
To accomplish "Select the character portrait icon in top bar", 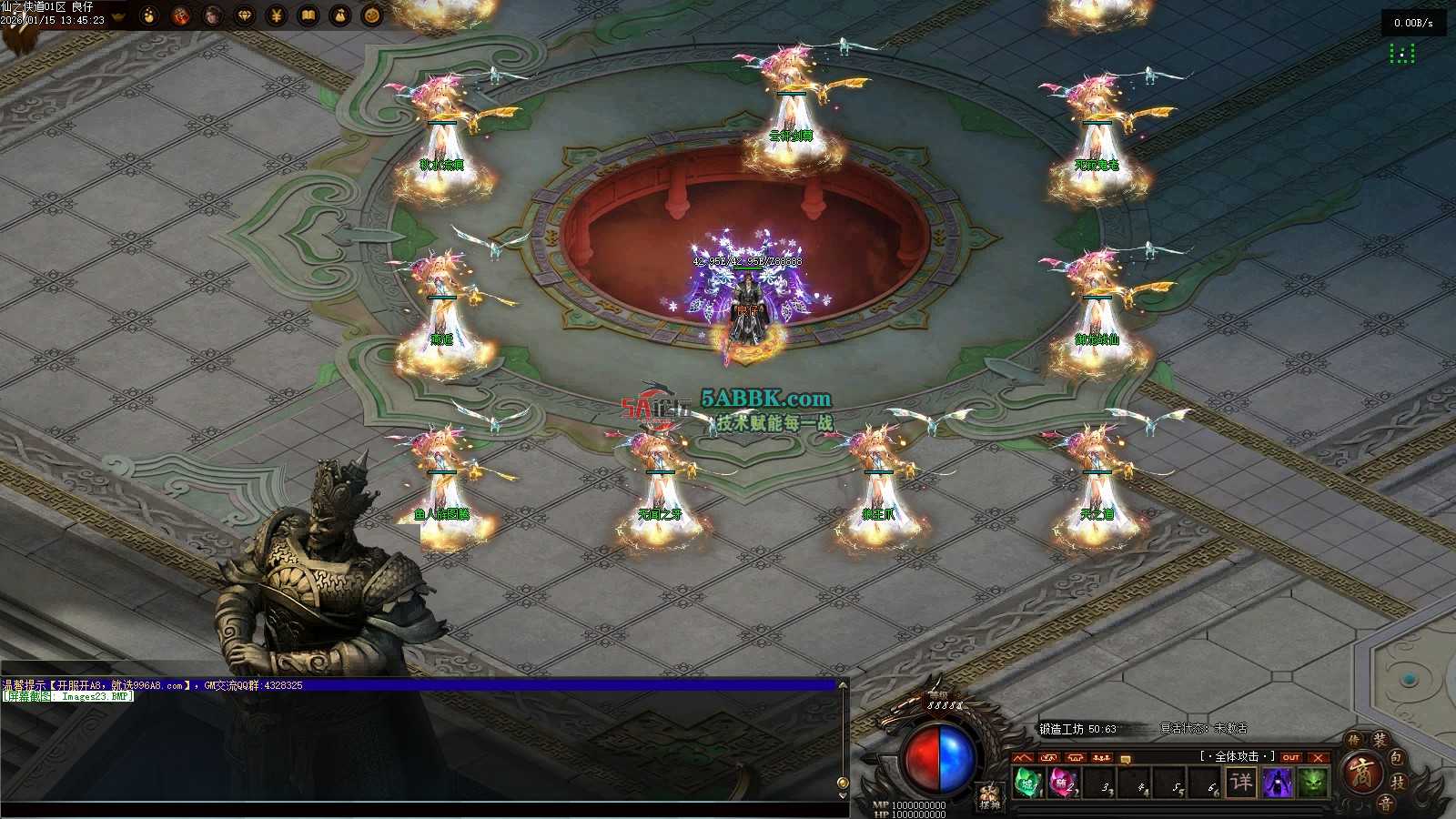I will click(213, 15).
